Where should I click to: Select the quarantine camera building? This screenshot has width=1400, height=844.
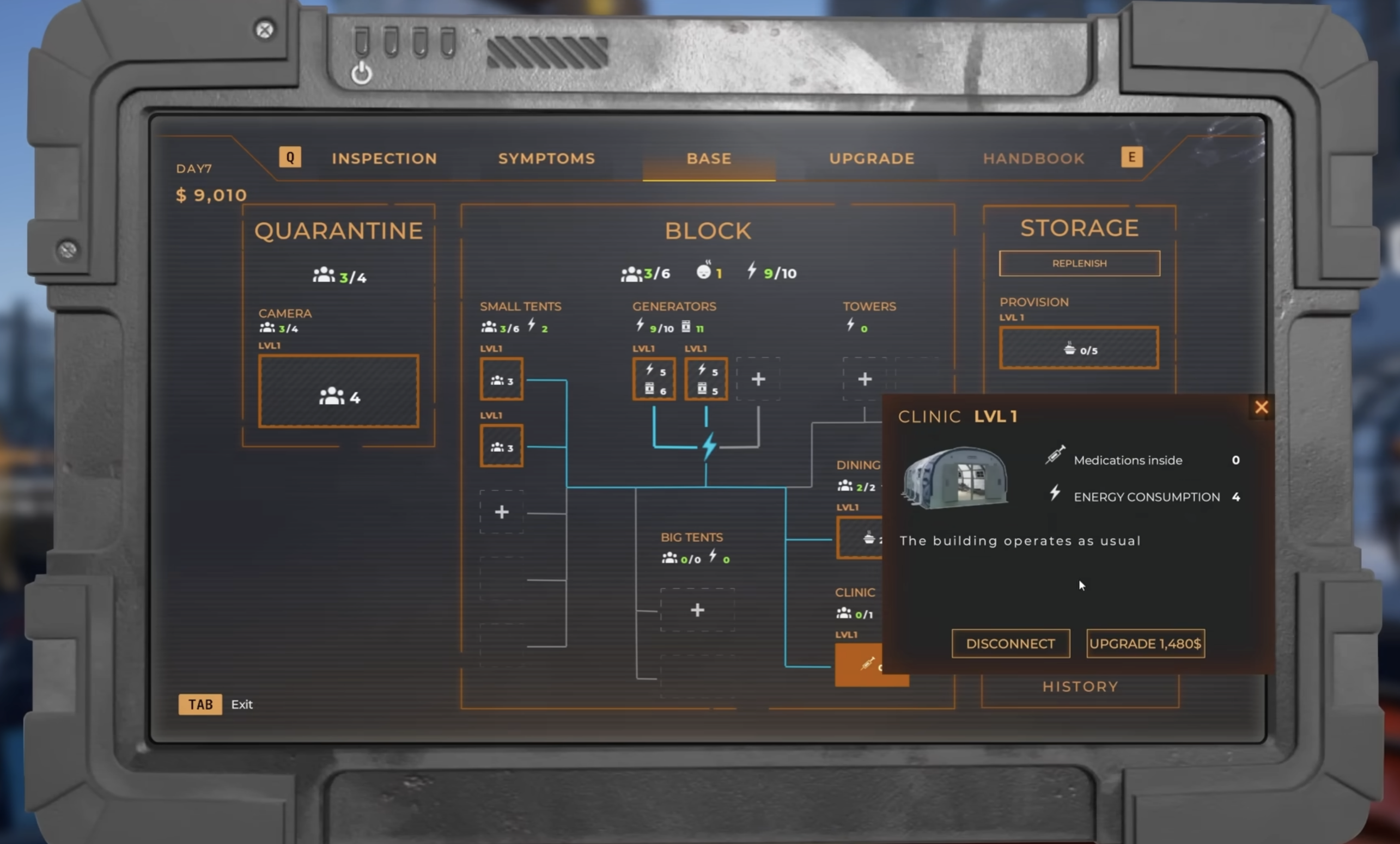coord(339,392)
